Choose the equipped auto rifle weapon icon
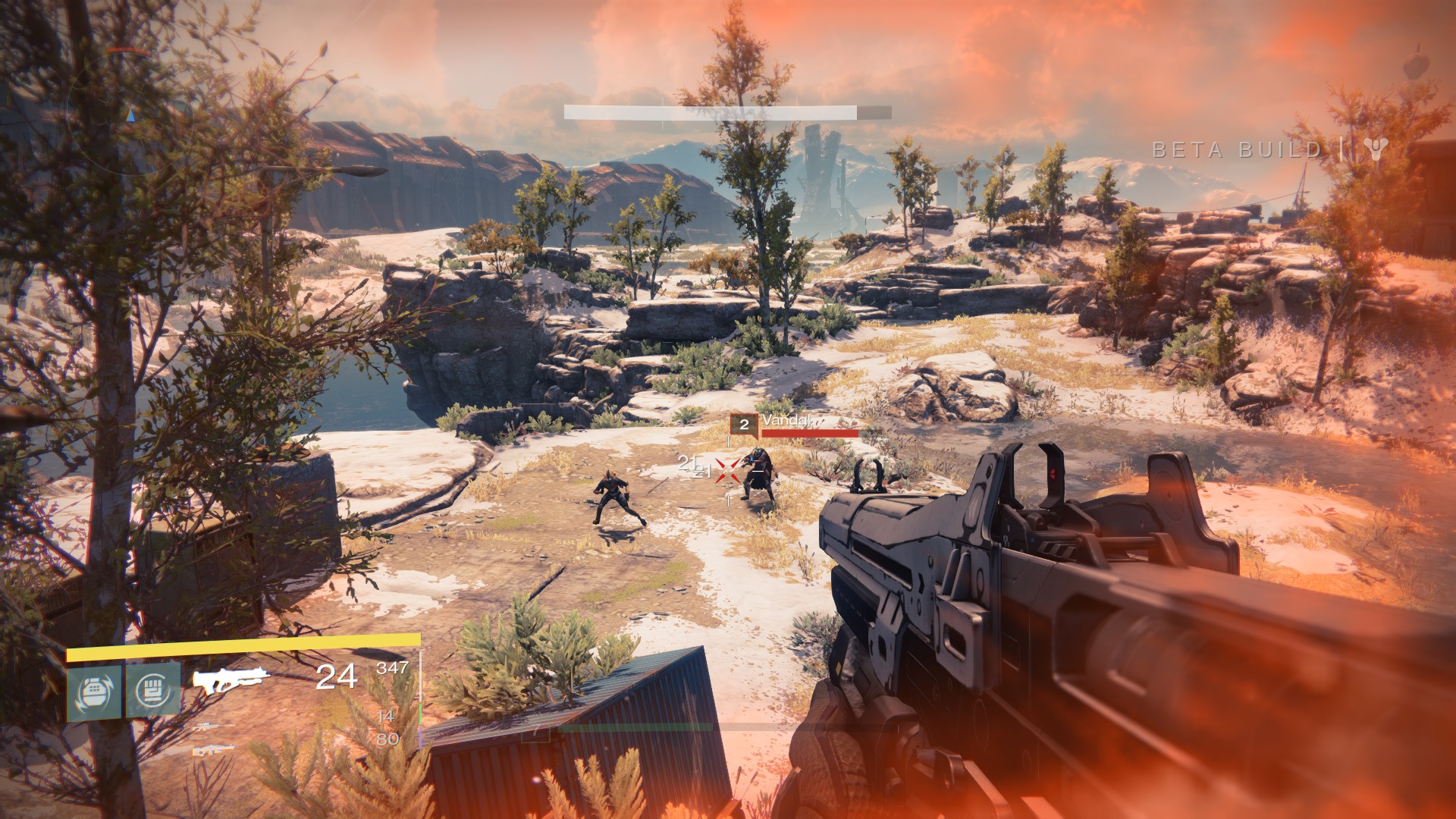This screenshot has height=819, width=1456. (x=231, y=679)
